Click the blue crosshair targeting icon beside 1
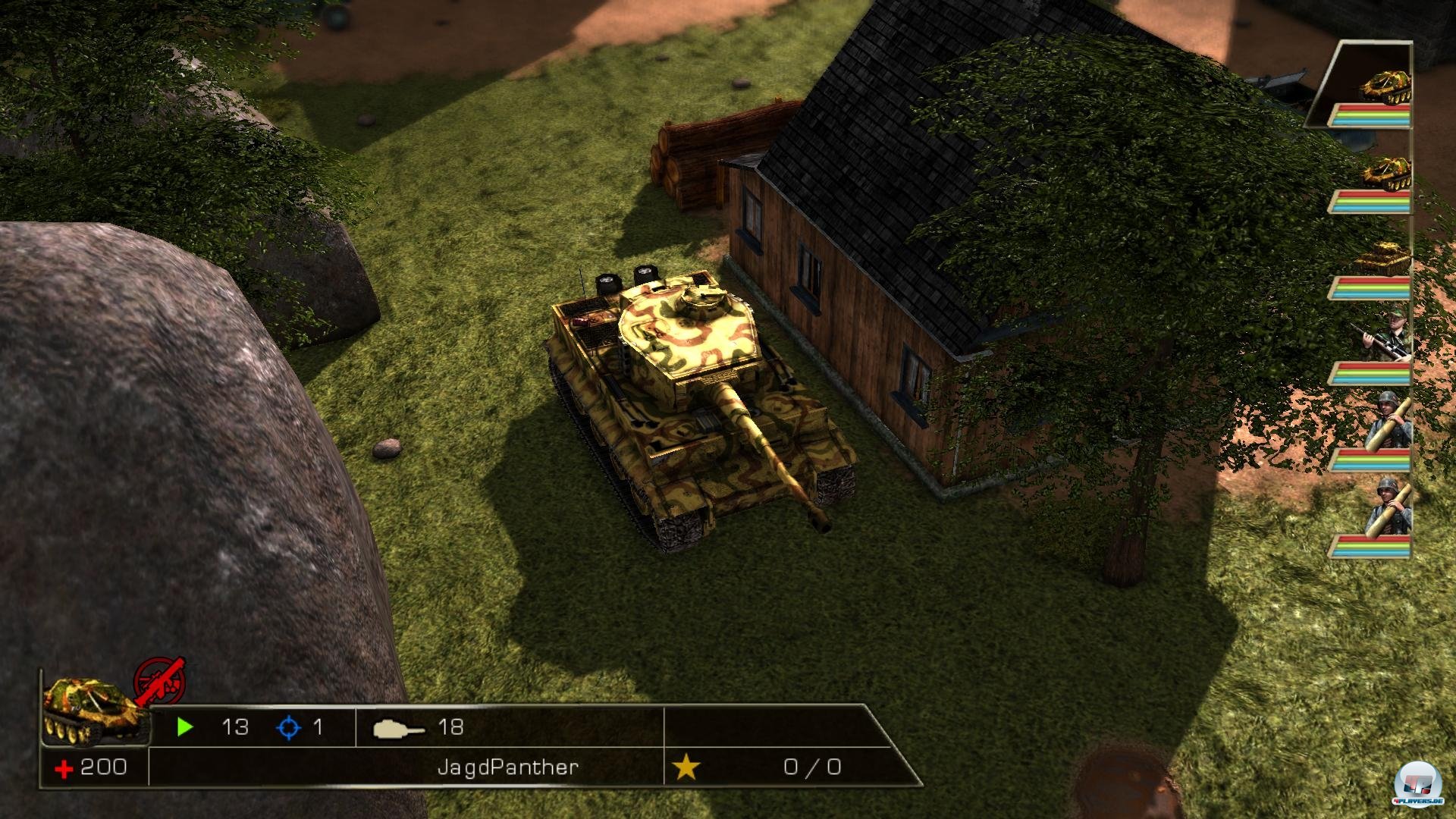This screenshot has height=819, width=1456. click(x=288, y=726)
